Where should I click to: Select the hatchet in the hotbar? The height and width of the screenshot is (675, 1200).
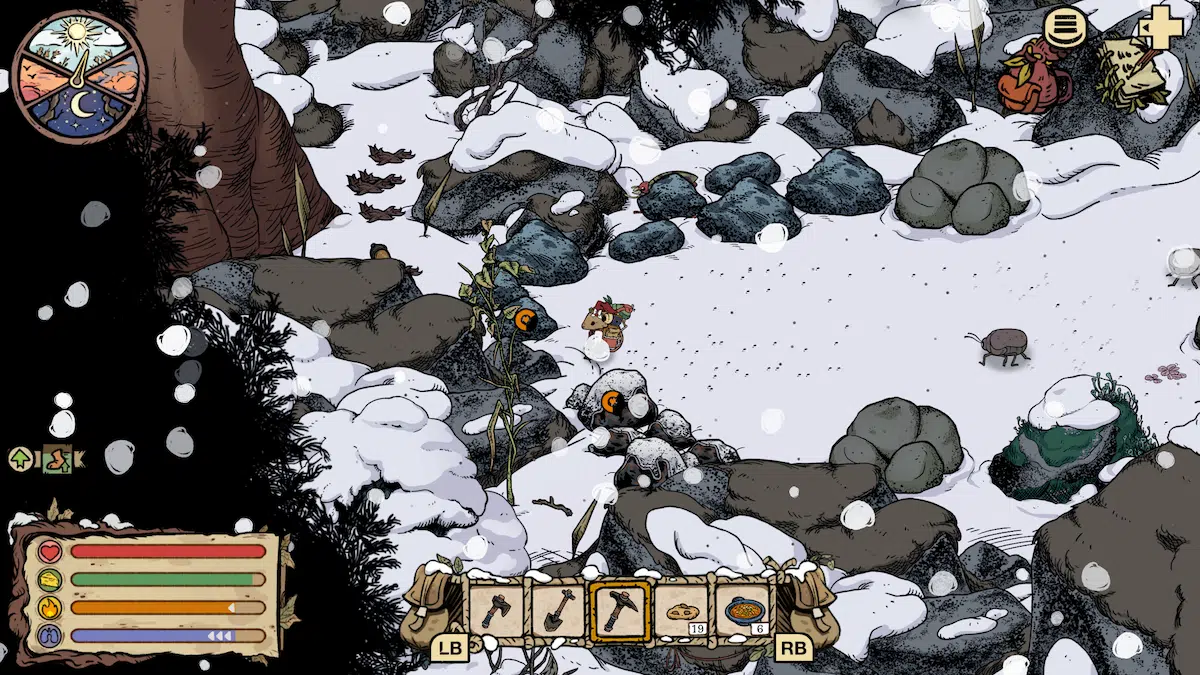[x=497, y=609]
